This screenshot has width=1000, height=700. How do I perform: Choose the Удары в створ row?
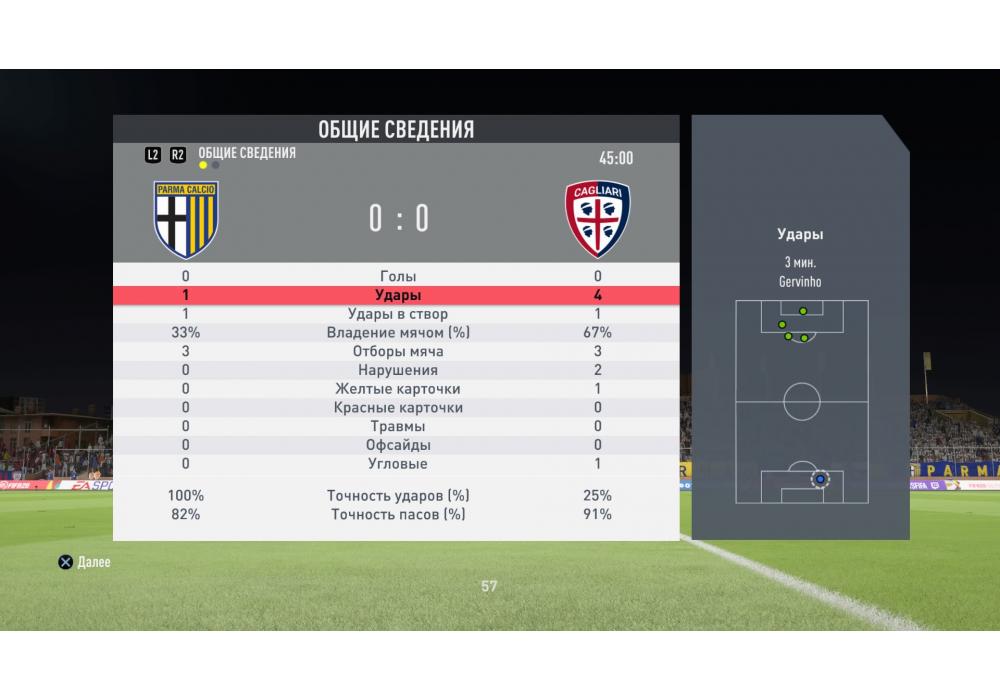click(398, 314)
